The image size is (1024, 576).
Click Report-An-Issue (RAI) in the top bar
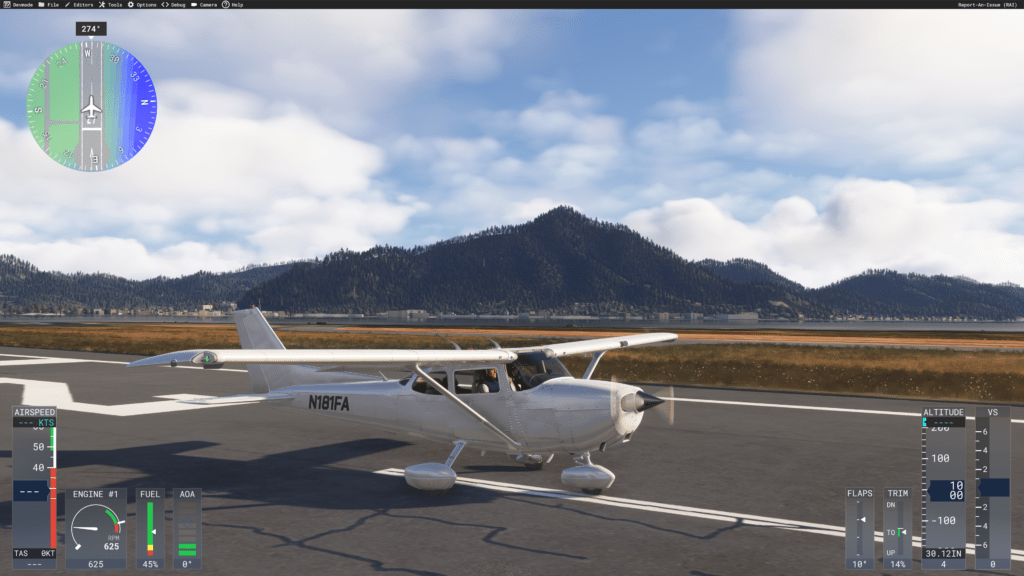click(987, 4)
